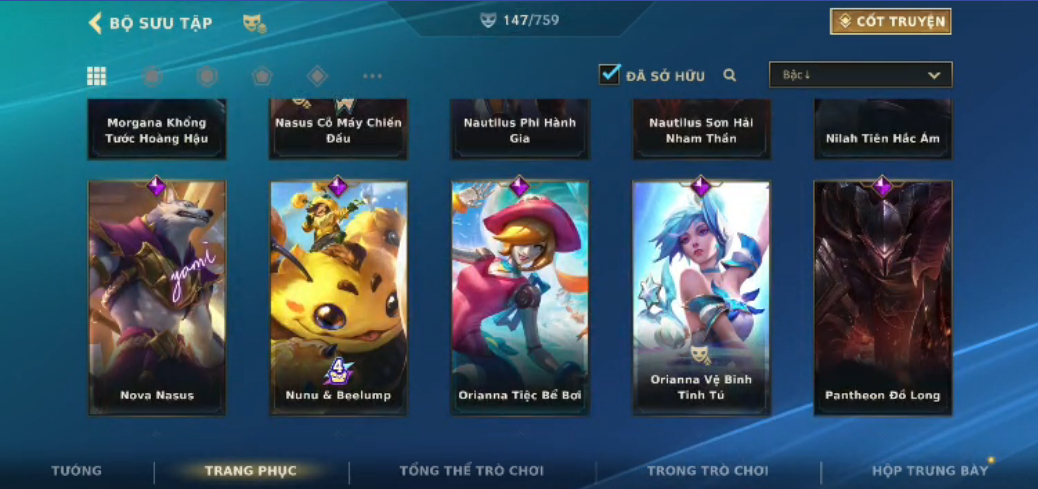Open the Trong Trò Chơi tab
This screenshot has height=489, width=1038.
707,471
